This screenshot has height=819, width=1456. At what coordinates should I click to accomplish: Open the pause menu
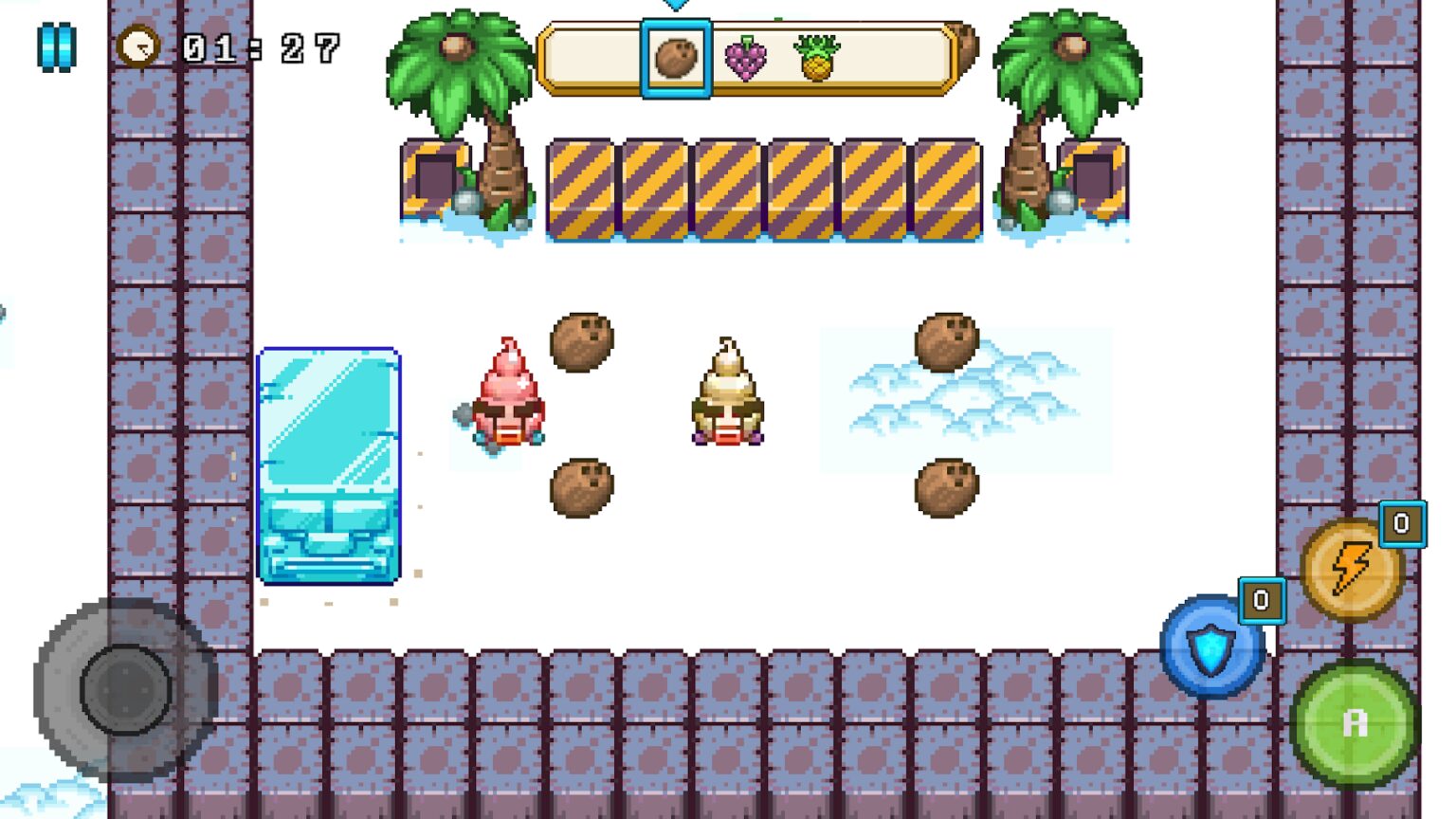point(56,47)
